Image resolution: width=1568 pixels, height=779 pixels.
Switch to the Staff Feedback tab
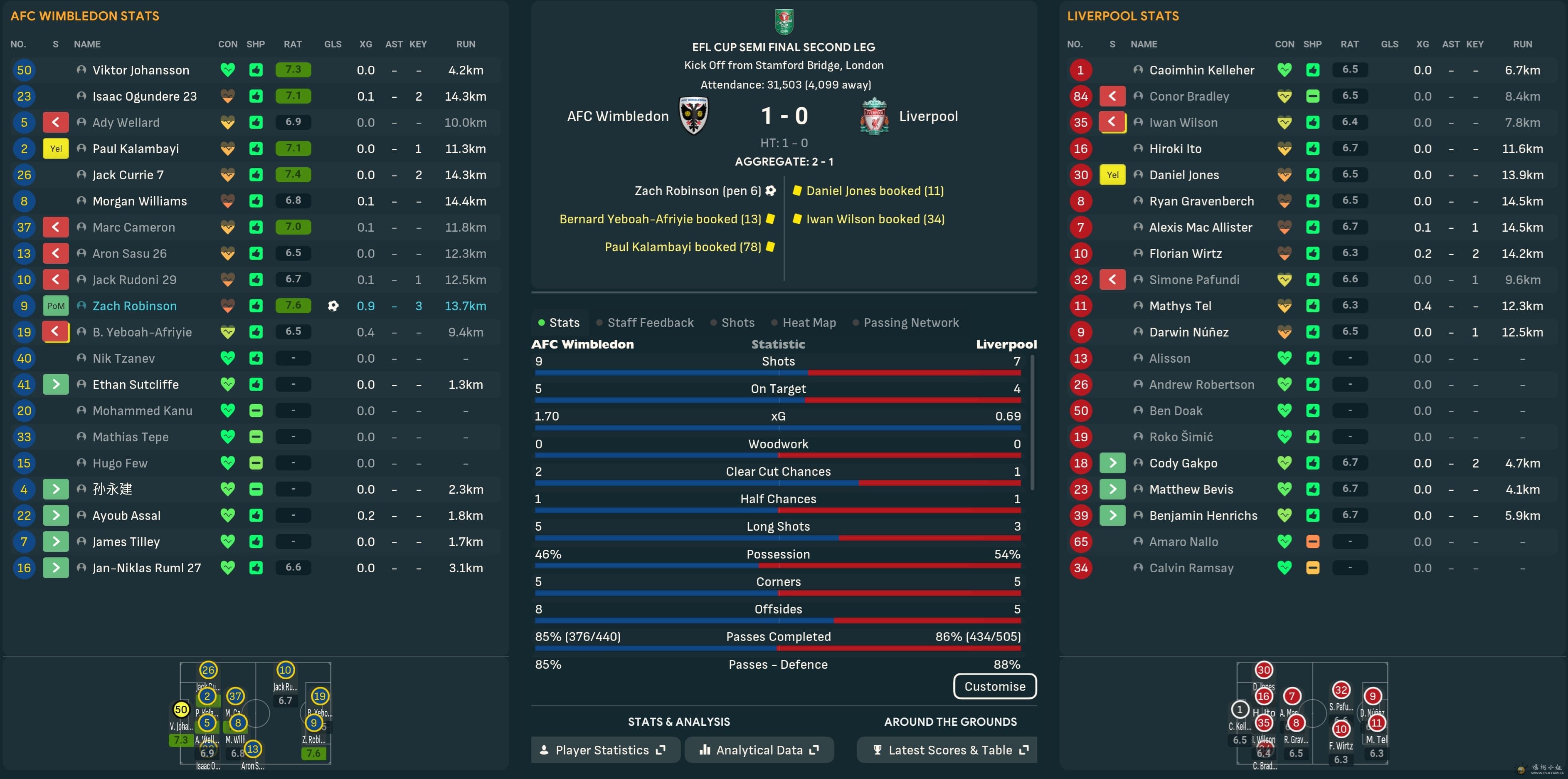pos(649,323)
